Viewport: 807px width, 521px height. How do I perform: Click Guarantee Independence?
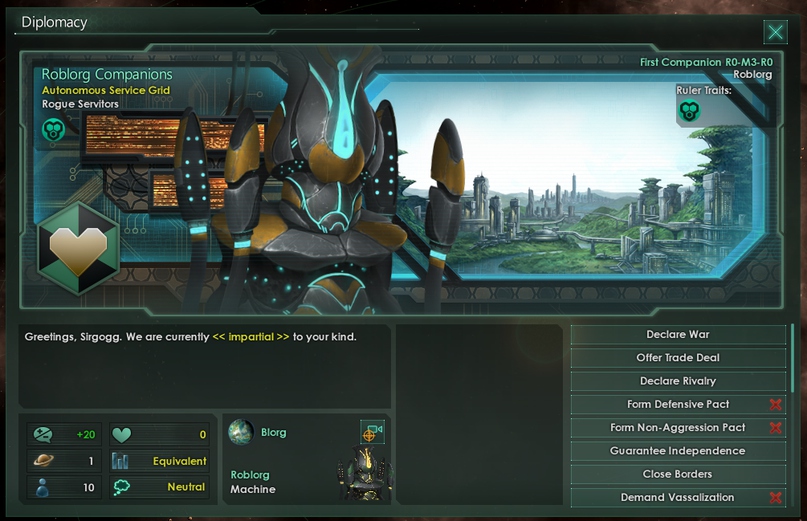click(x=678, y=451)
